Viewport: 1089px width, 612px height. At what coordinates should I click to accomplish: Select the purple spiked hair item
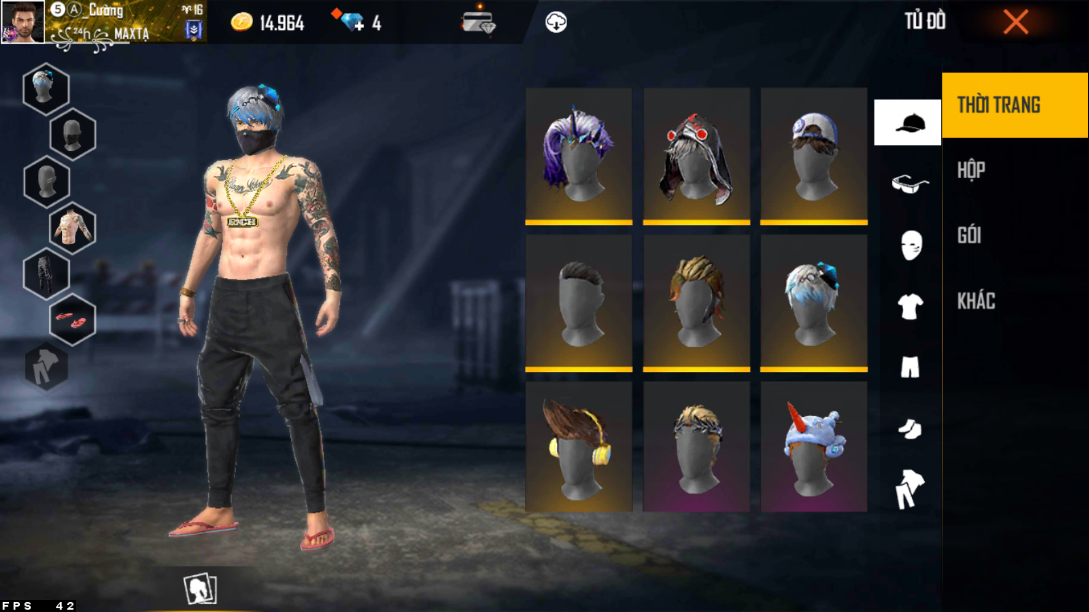tap(578, 154)
